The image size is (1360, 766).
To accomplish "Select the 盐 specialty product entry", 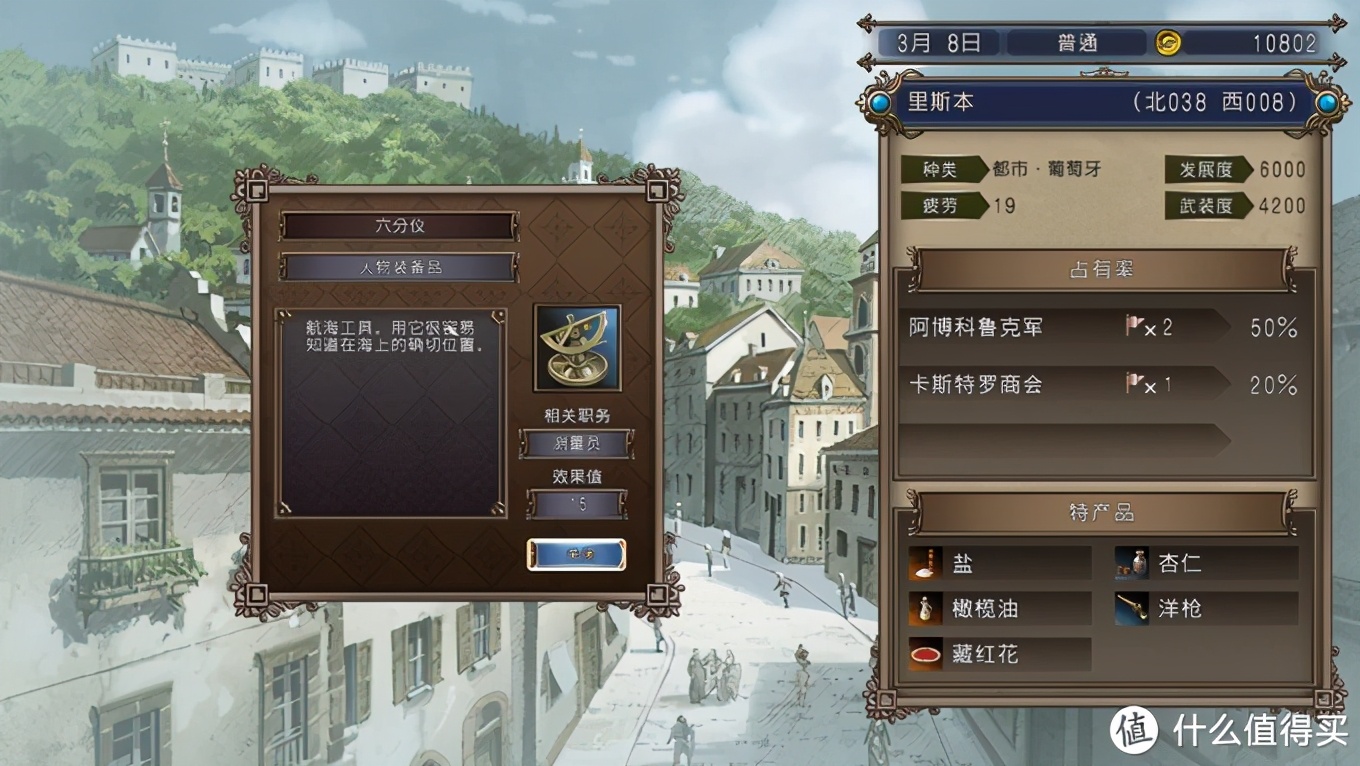I will 999,563.
